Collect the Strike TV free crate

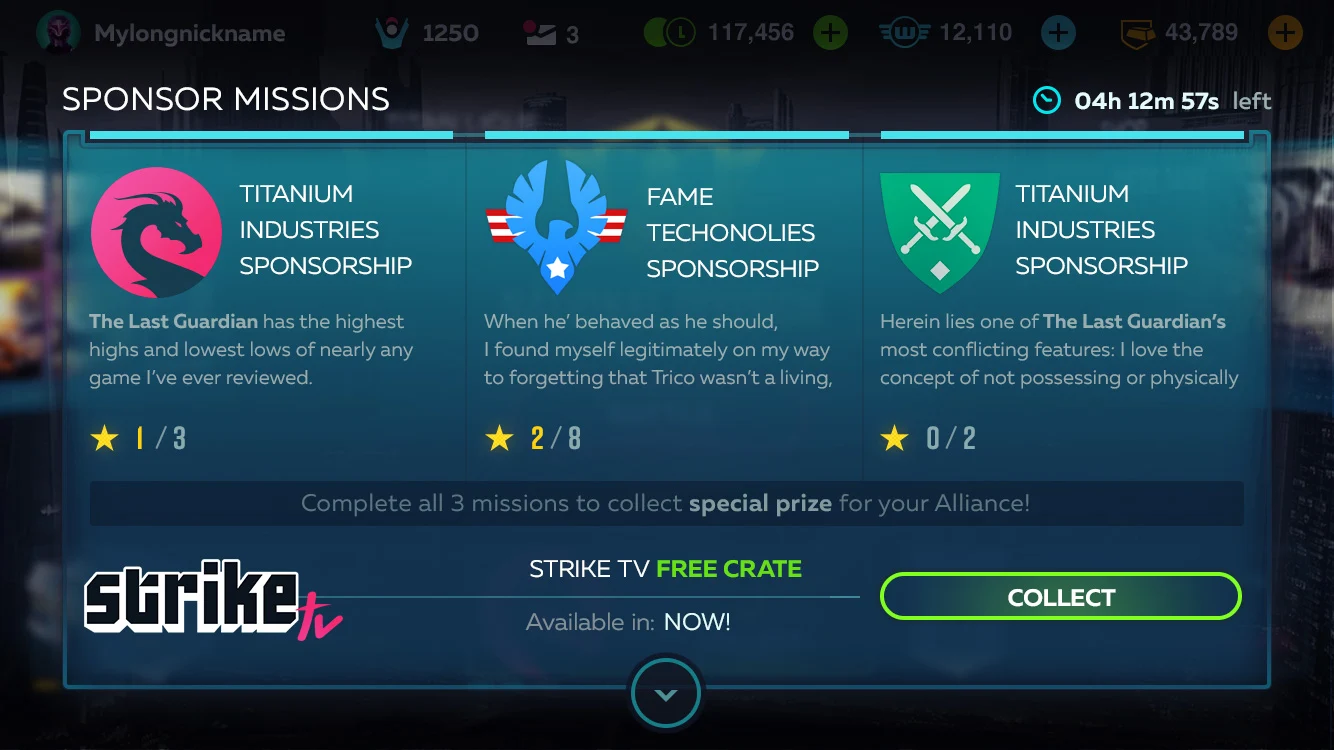[x=1060, y=597]
